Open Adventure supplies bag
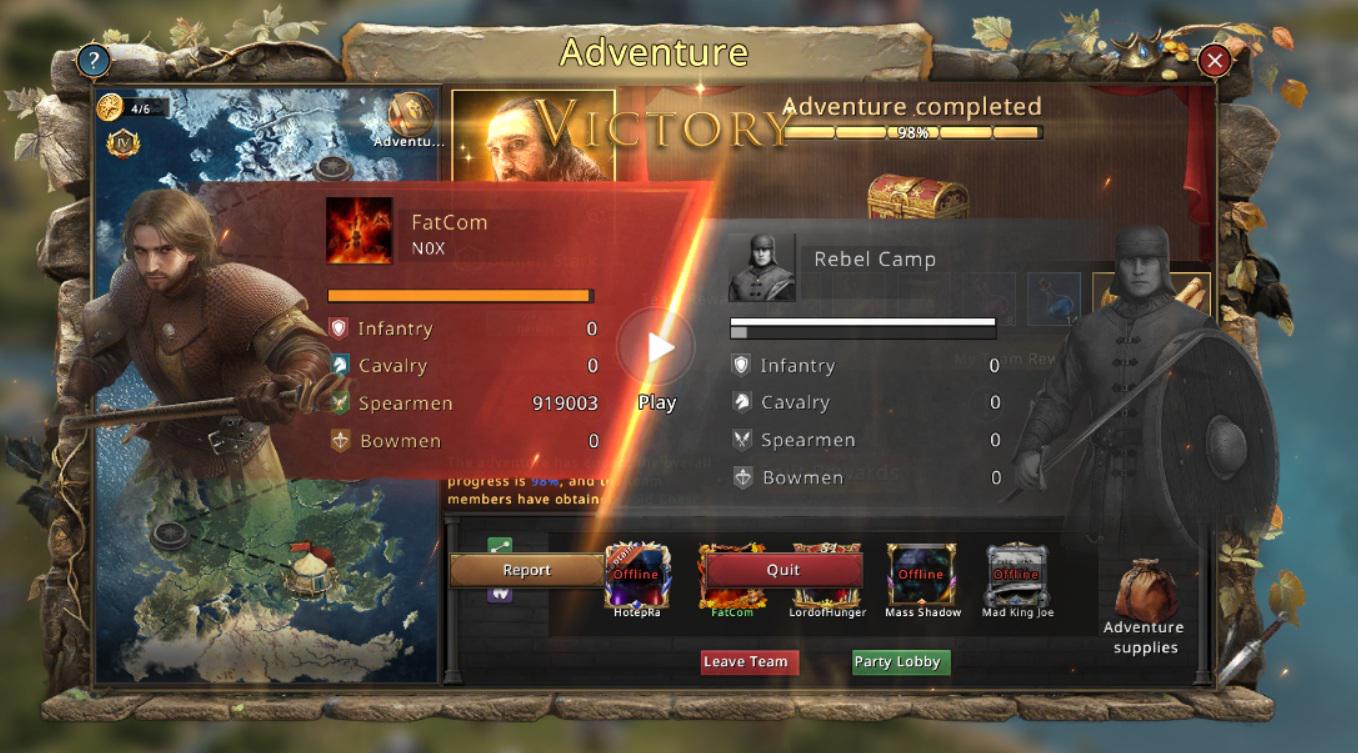Viewport: 1358px width, 753px height. click(x=1145, y=593)
